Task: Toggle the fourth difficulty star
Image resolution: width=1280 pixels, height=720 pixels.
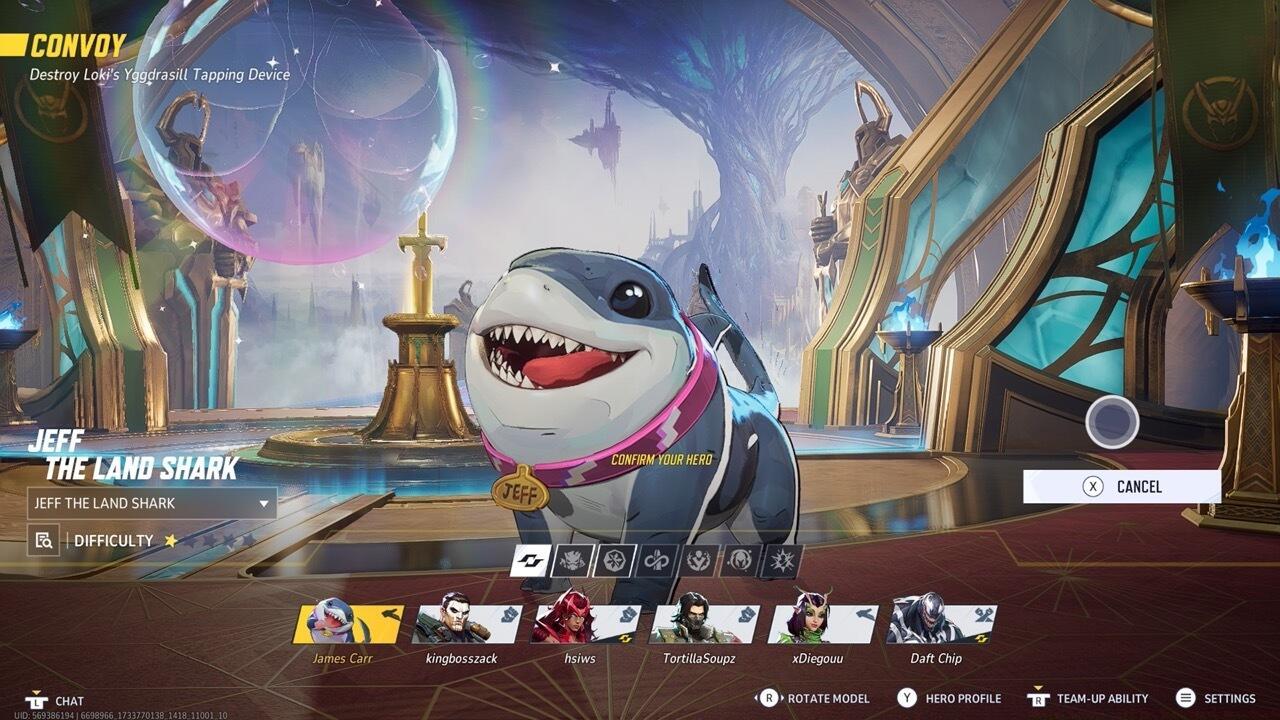Action: tap(231, 541)
